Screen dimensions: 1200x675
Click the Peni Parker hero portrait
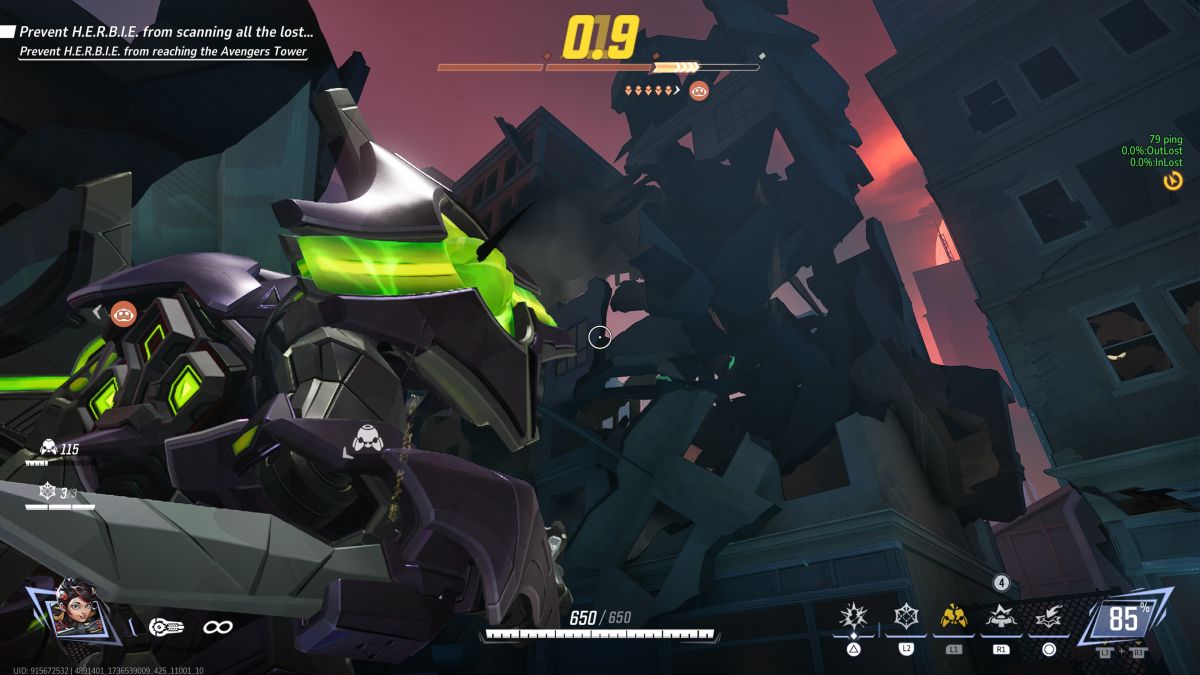pyautogui.click(x=73, y=607)
